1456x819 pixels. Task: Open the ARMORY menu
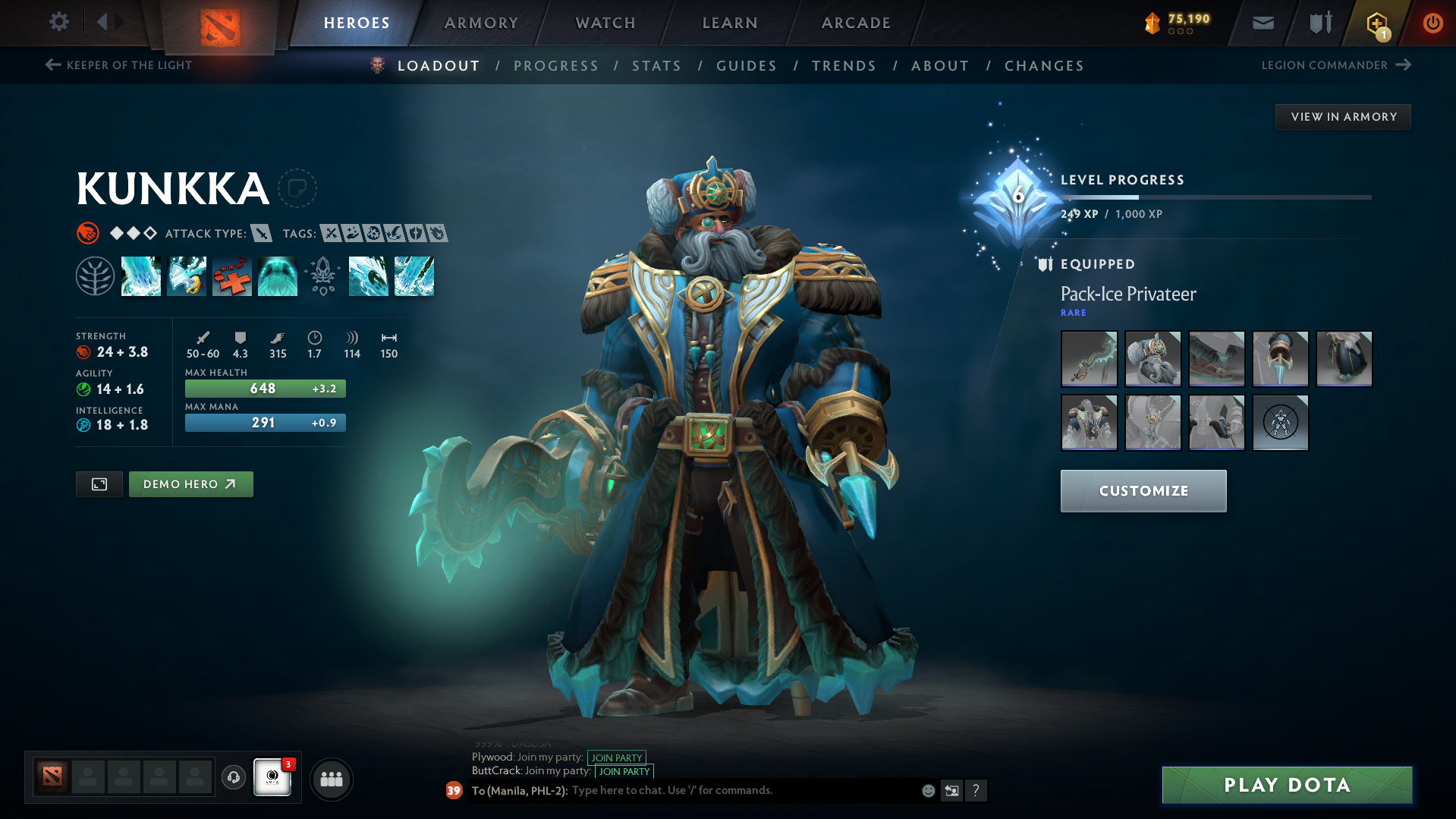tap(481, 23)
